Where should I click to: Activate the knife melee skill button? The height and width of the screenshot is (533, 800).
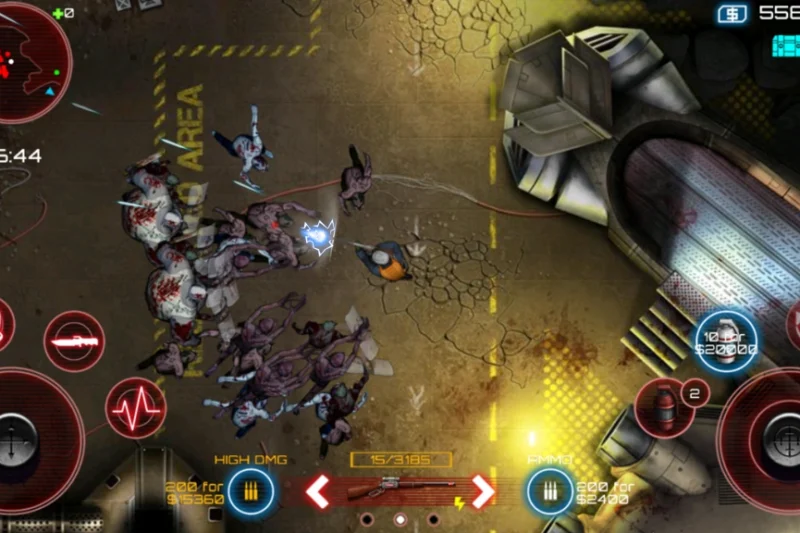pyautogui.click(x=74, y=342)
